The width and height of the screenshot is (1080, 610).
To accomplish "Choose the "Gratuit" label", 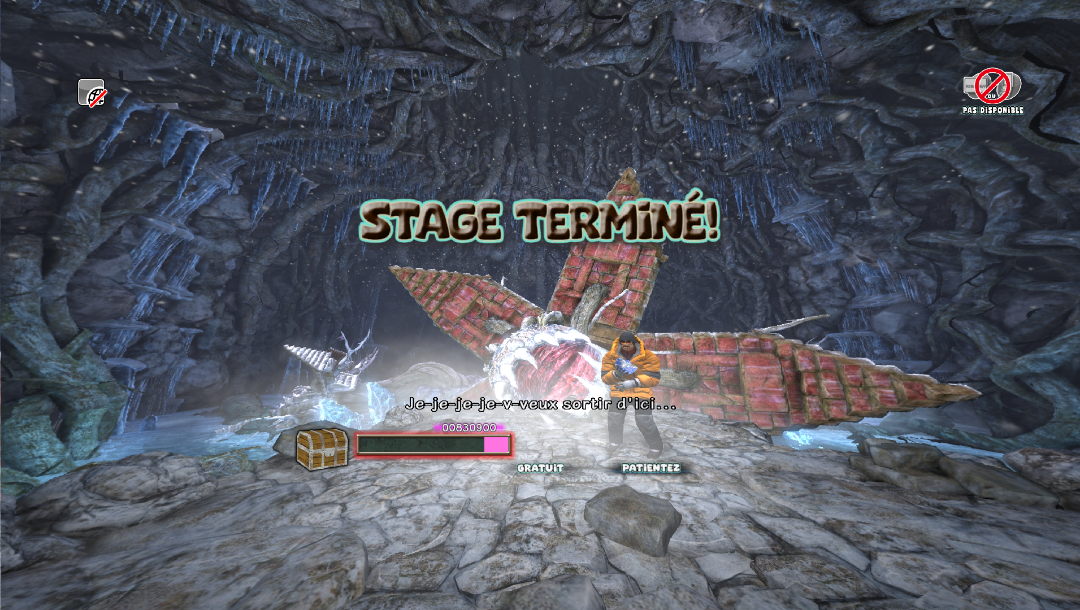I will 540,468.
